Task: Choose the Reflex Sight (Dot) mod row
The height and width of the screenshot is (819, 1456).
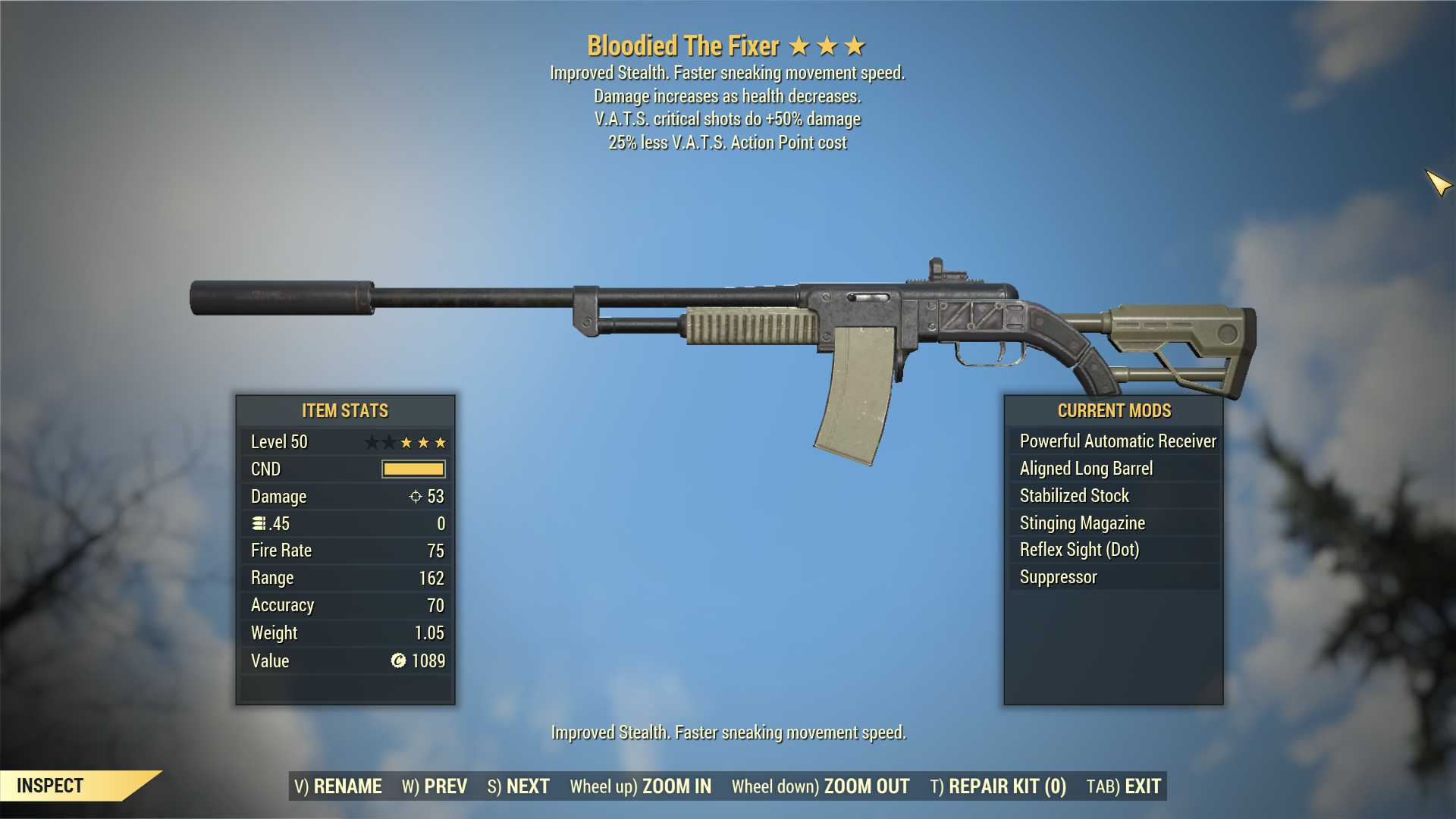Action: coord(1079,550)
